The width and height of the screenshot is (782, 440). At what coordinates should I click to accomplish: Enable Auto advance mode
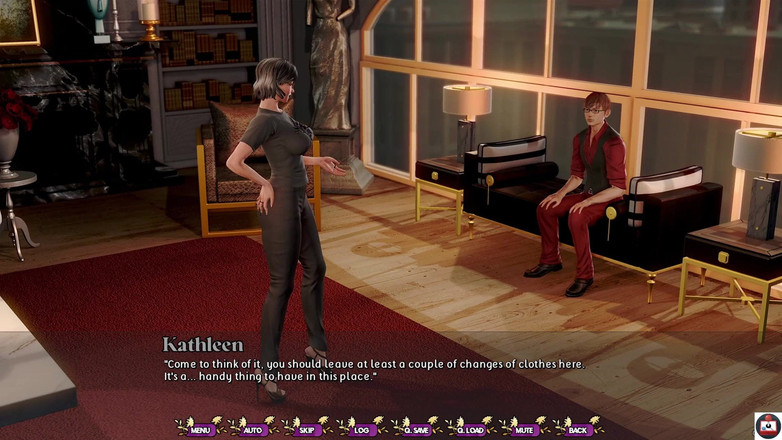[253, 429]
